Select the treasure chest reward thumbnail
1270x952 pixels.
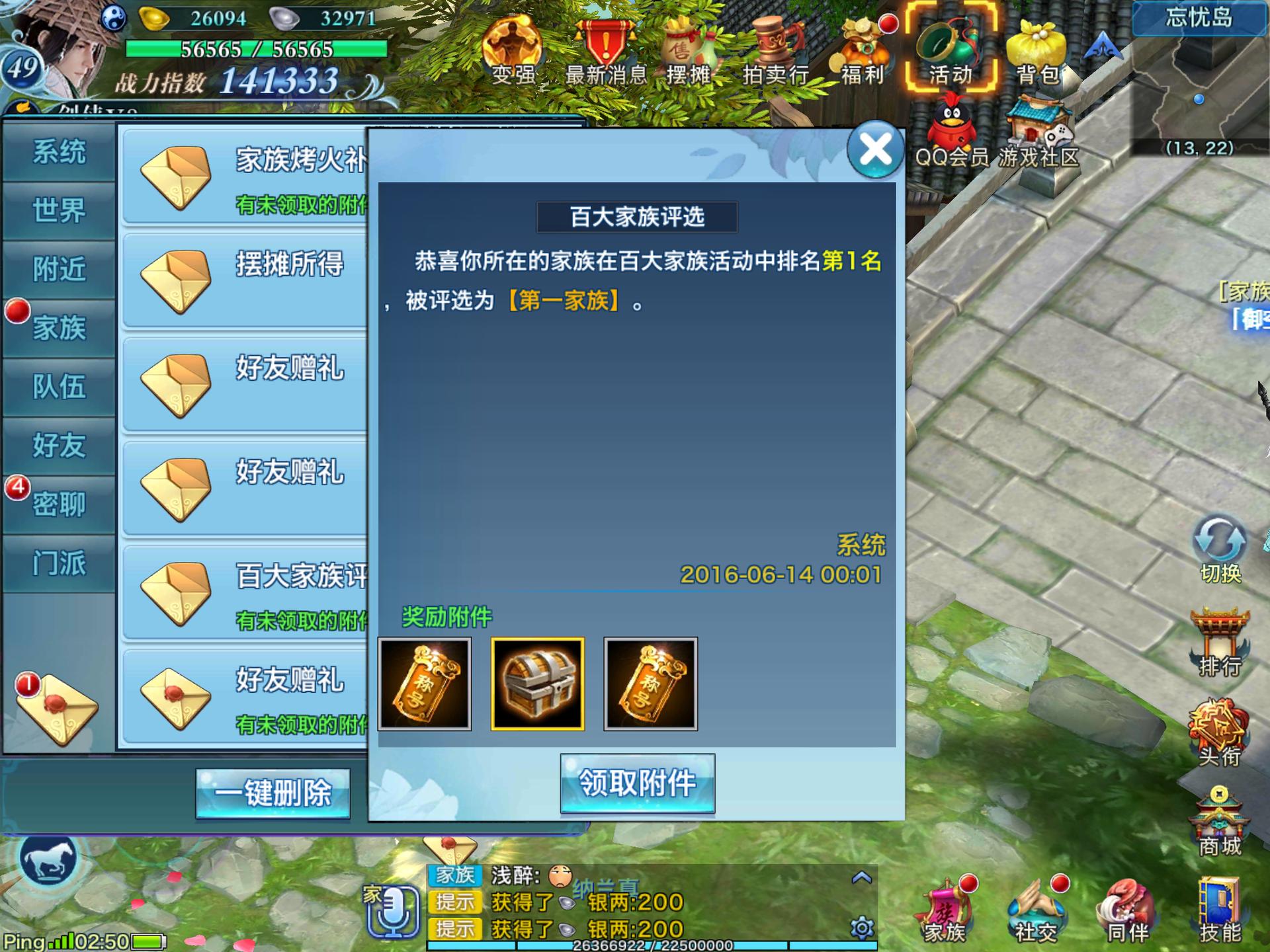click(538, 686)
